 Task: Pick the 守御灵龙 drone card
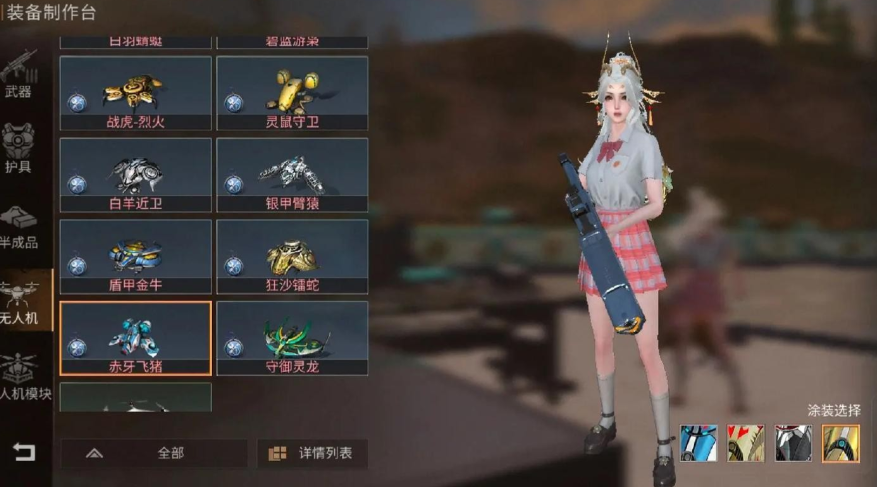click(292, 338)
